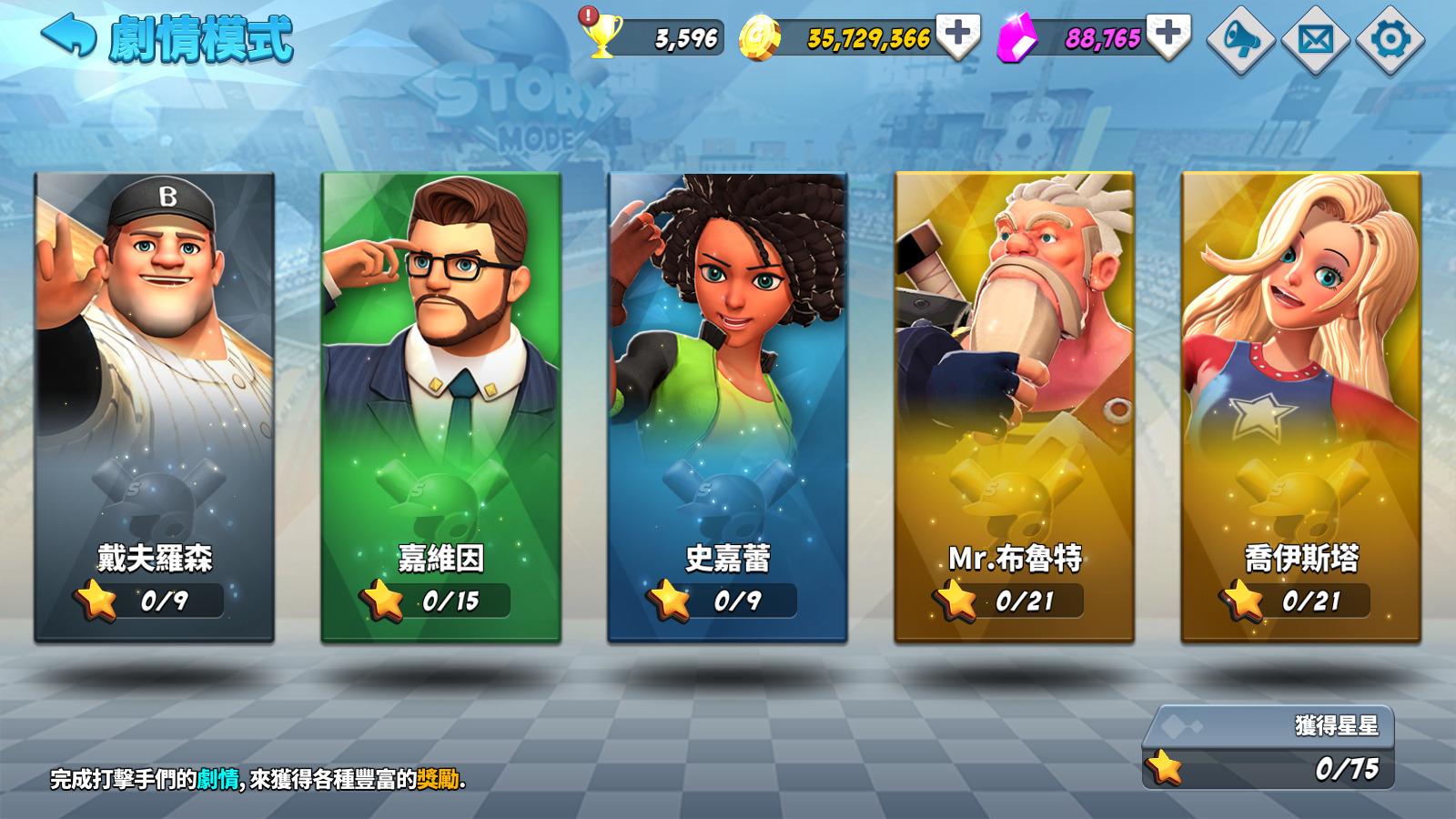Viewport: 1456px width, 819px height.
Task: Click the star icon on 戴夫羅森's card
Action: 96,601
